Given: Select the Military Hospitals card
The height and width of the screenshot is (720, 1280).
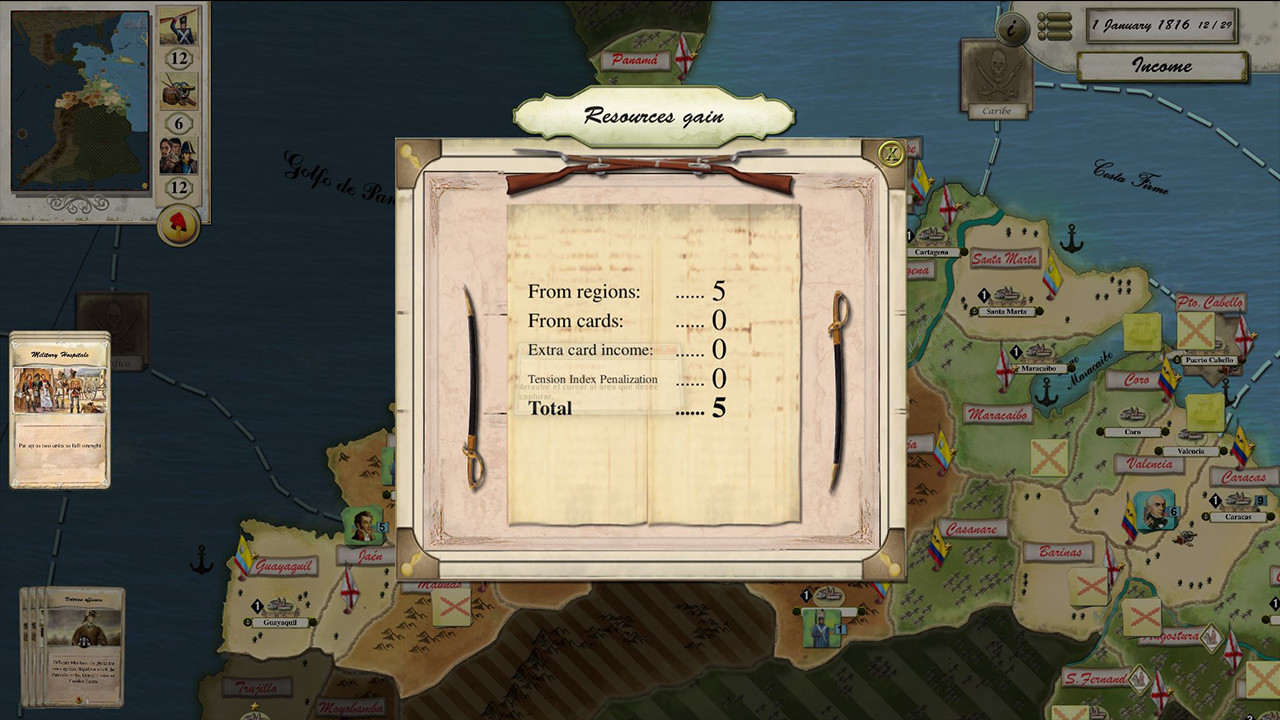Looking at the screenshot, I should [60, 410].
